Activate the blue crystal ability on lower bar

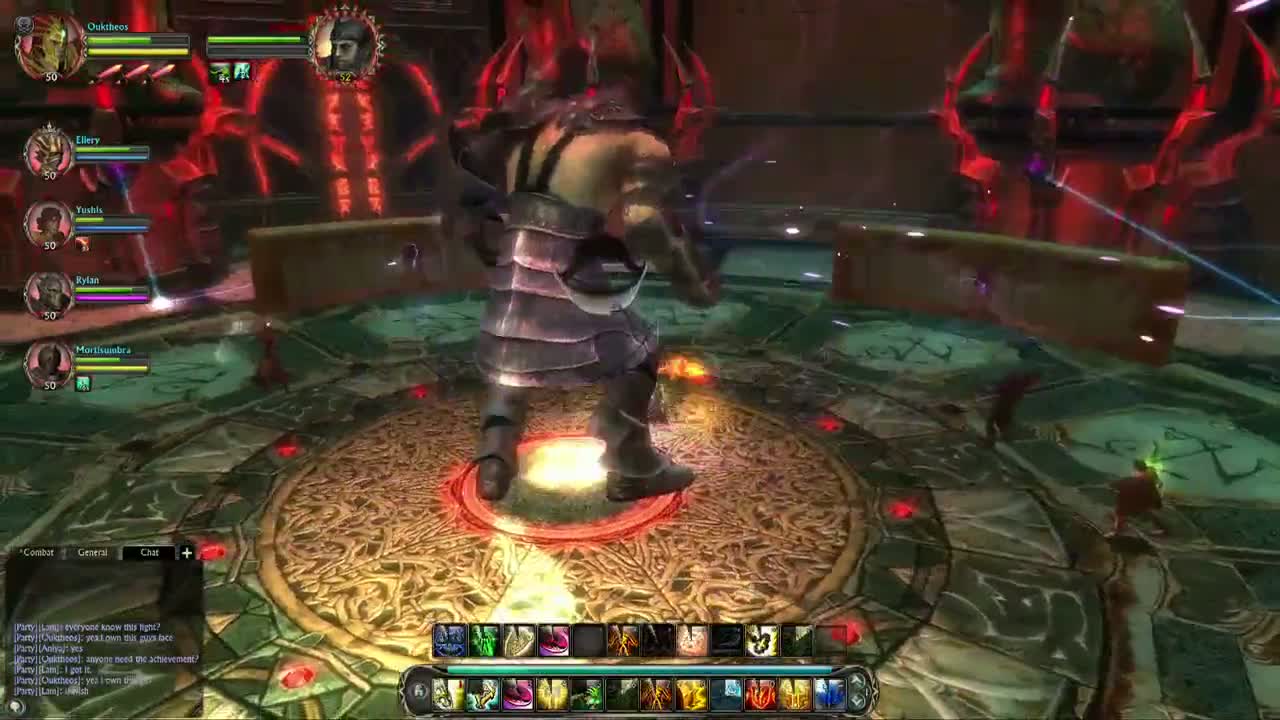click(829, 693)
